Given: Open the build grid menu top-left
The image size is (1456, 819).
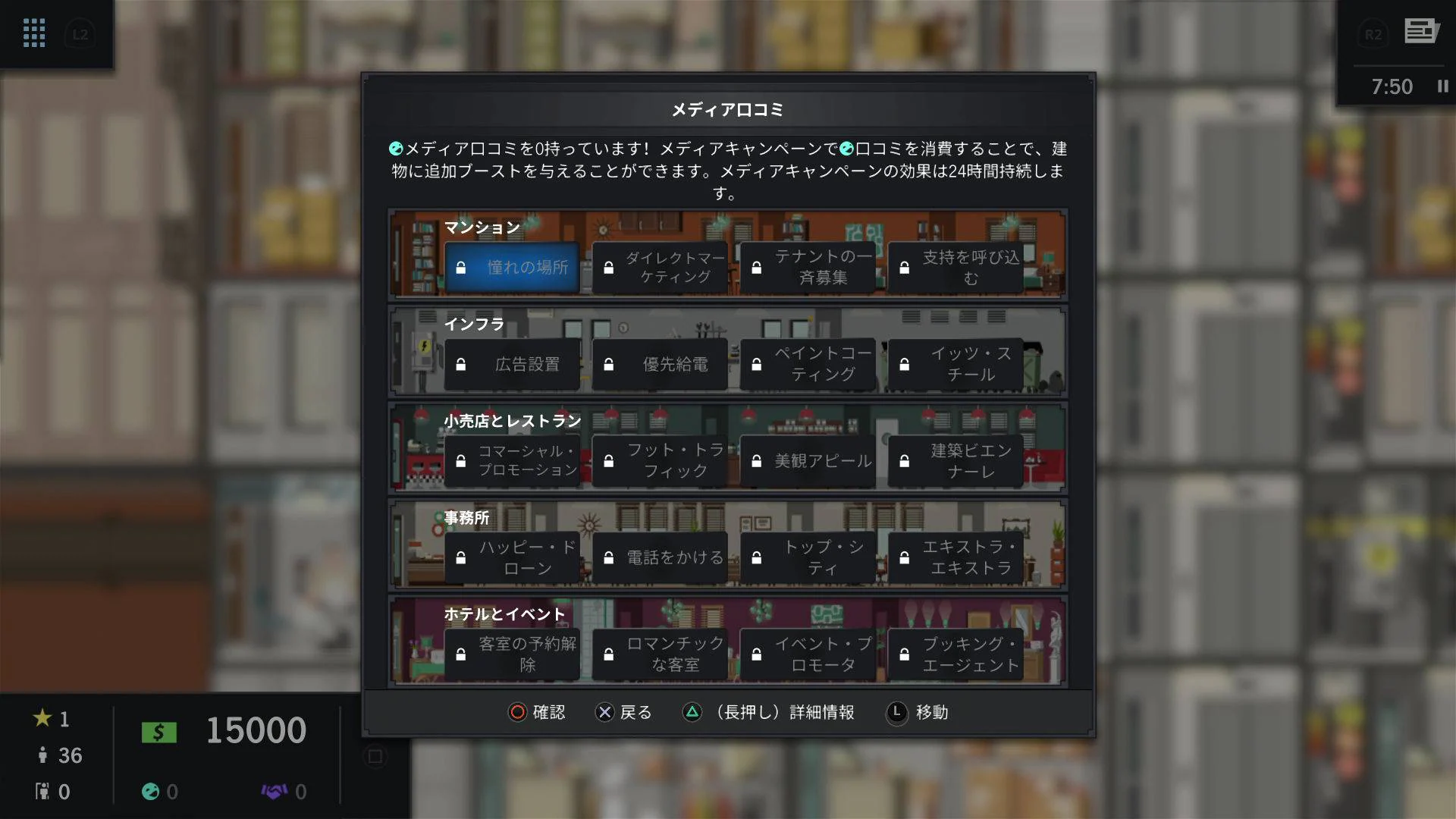Looking at the screenshot, I should point(33,33).
